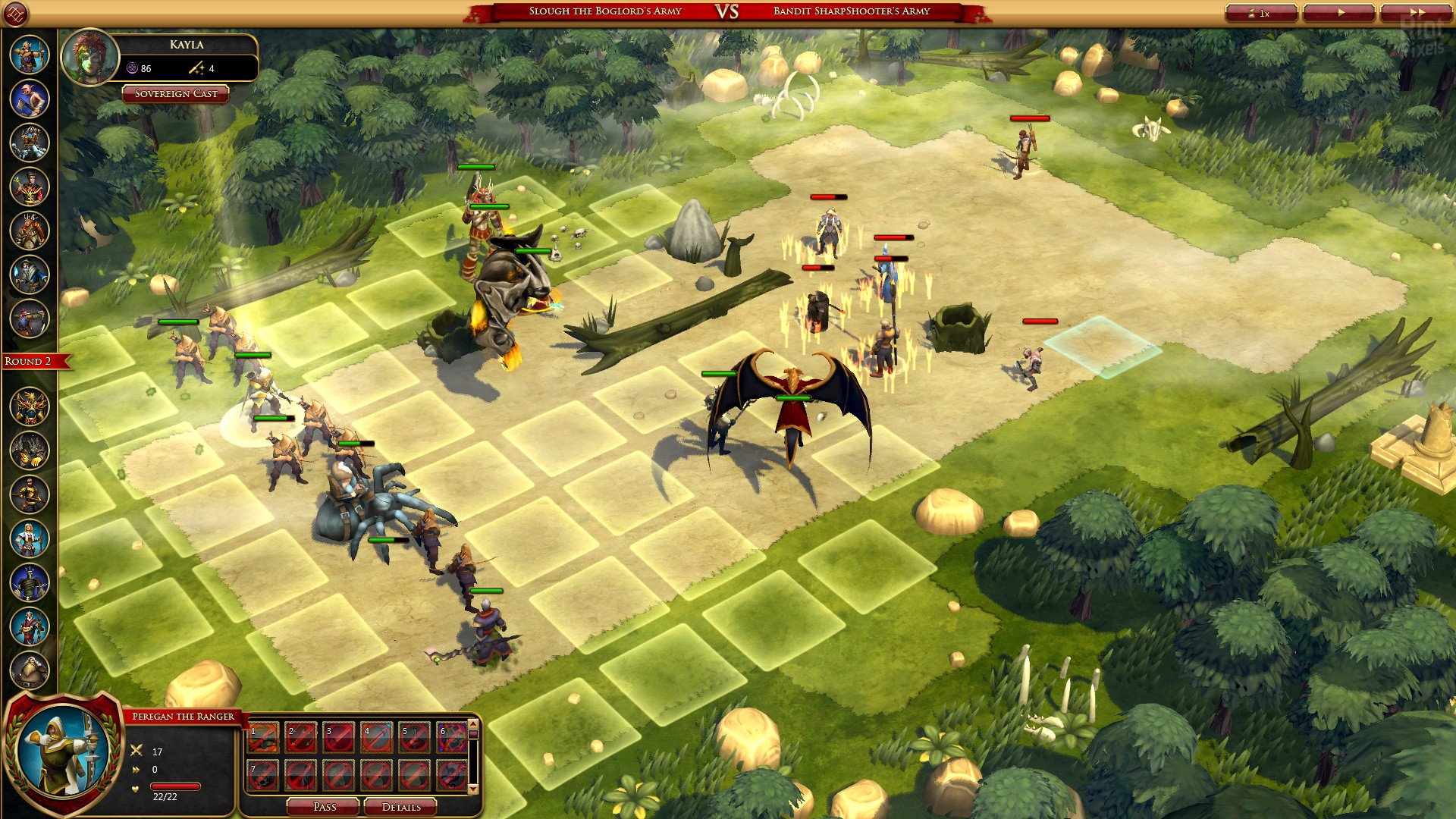This screenshot has width=1456, height=819.
Task: Select the axe-wielding goblin turn portrait
Action: tap(30, 99)
